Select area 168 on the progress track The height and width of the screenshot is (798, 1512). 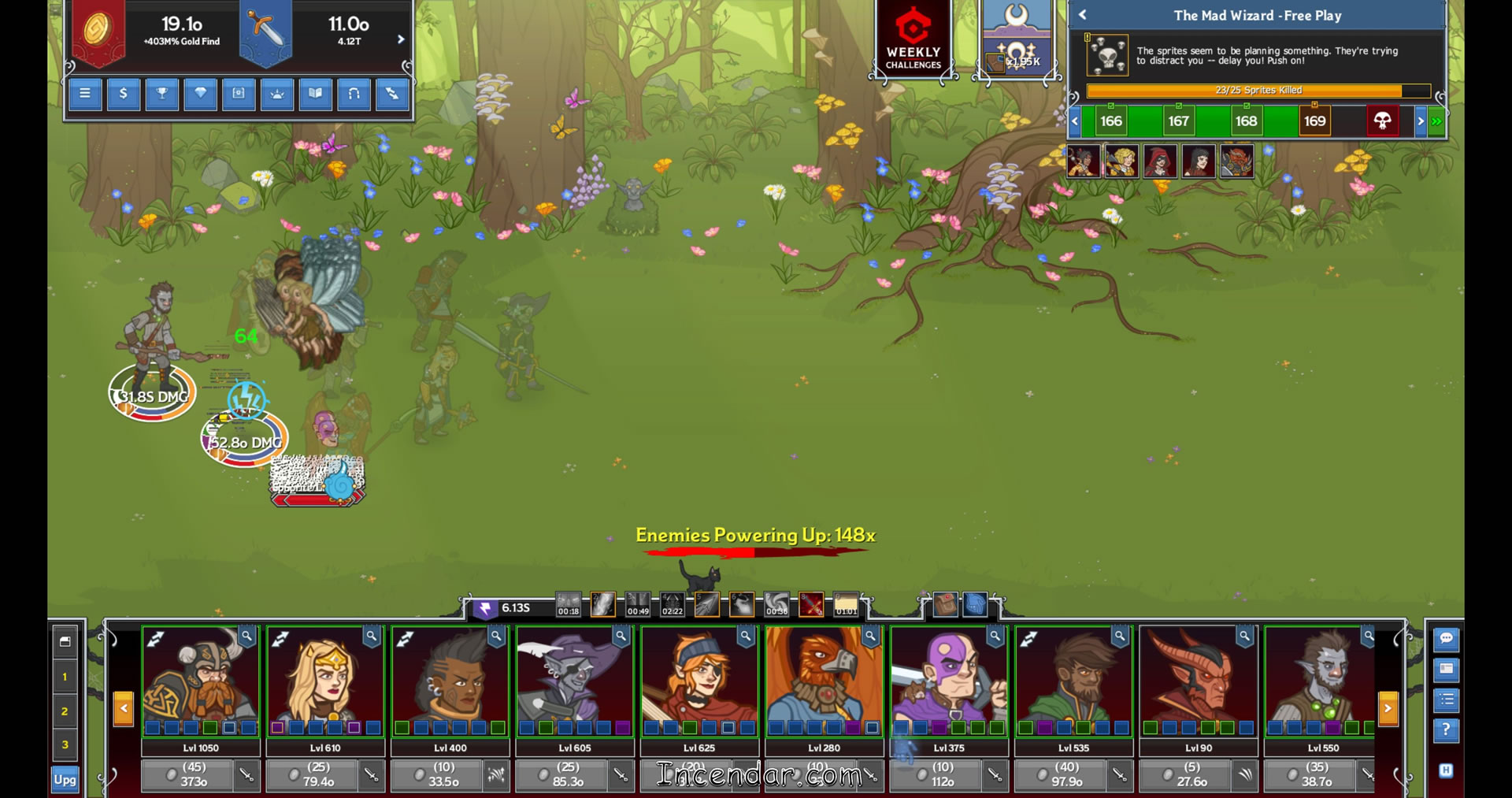click(1246, 121)
